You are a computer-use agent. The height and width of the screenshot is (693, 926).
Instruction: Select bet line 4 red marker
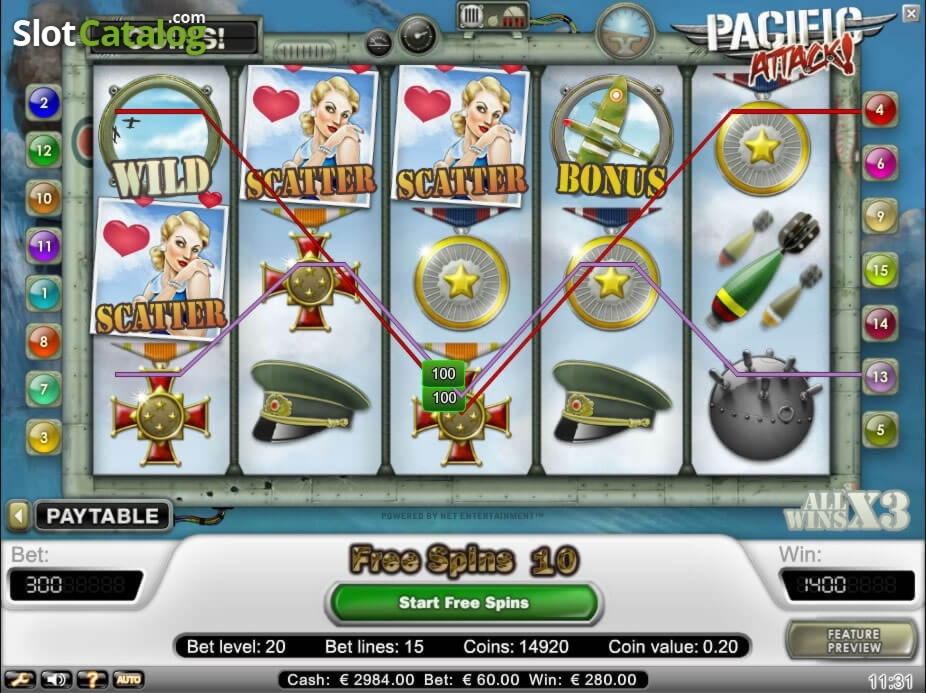(x=880, y=110)
